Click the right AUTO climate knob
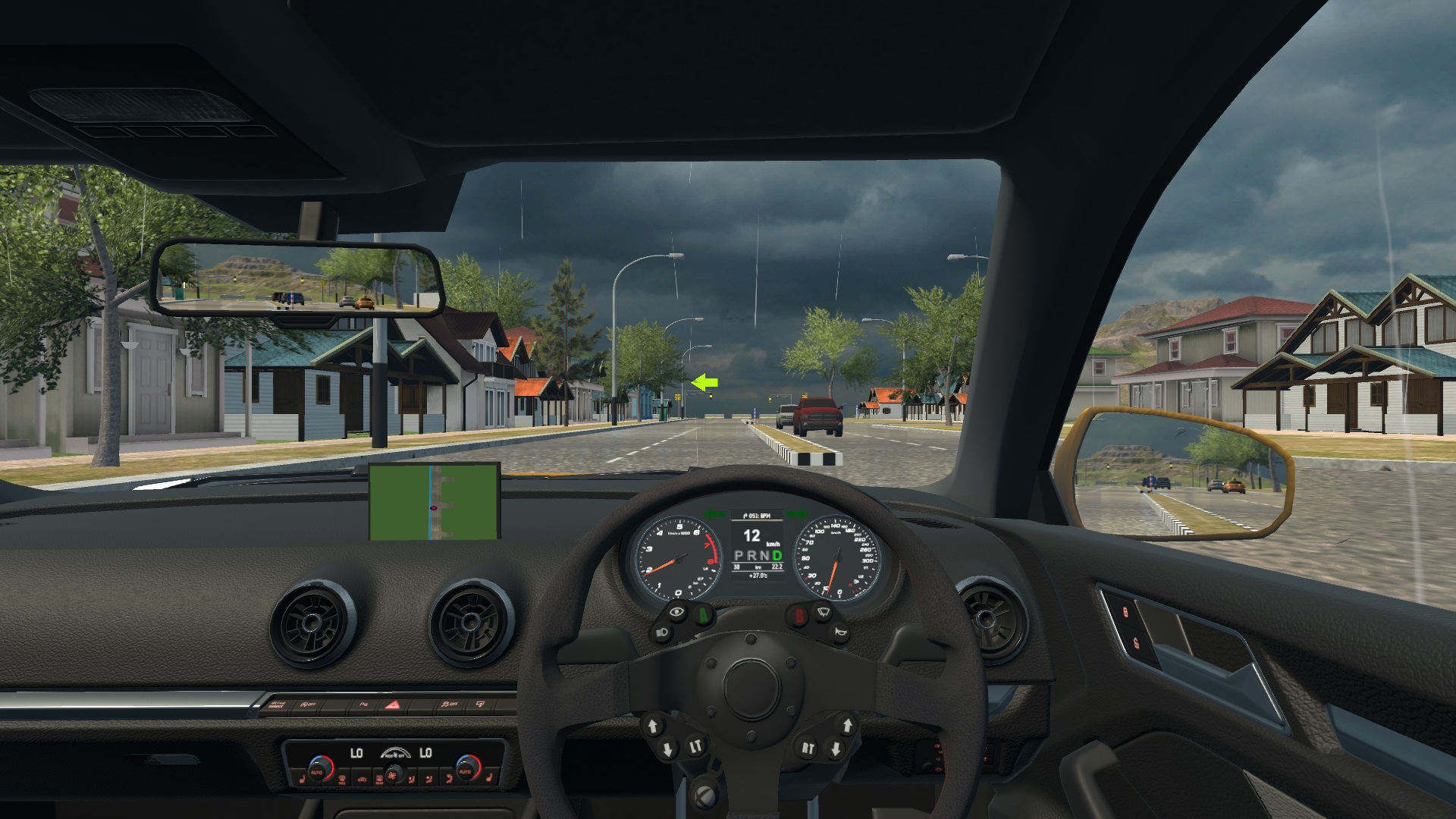1456x819 pixels. coord(465,772)
